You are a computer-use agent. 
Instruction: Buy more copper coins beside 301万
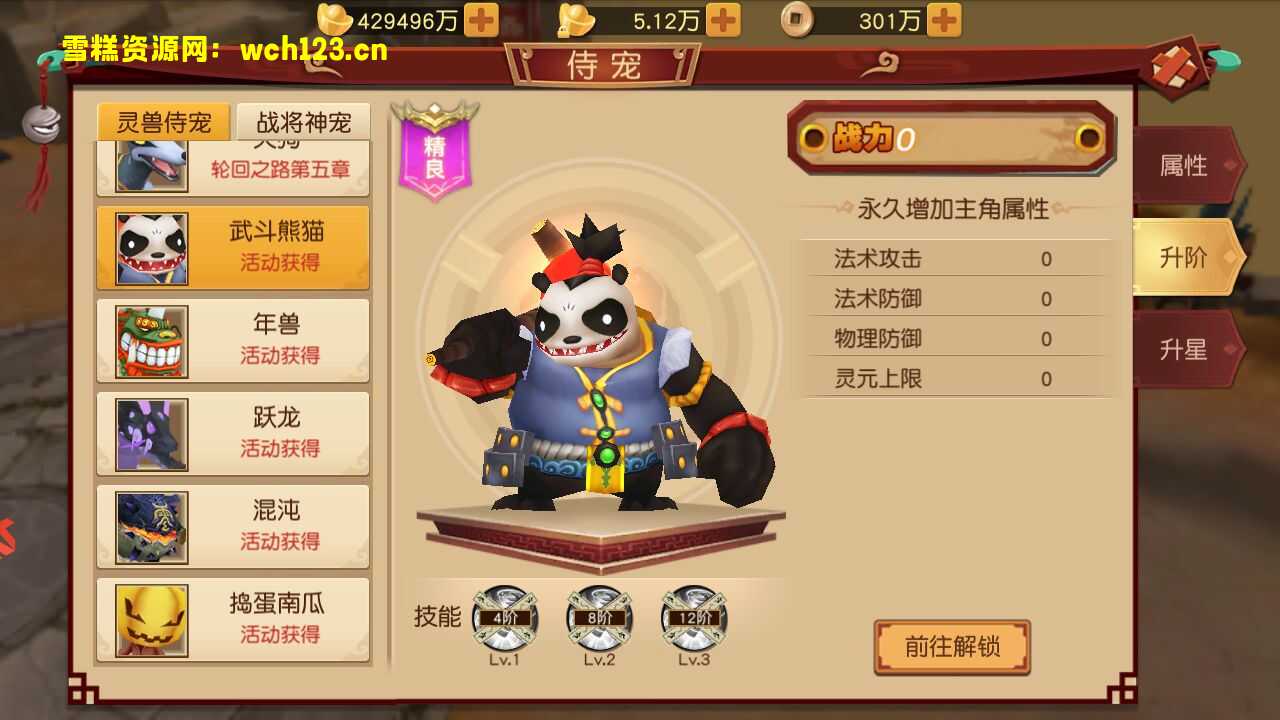click(944, 20)
